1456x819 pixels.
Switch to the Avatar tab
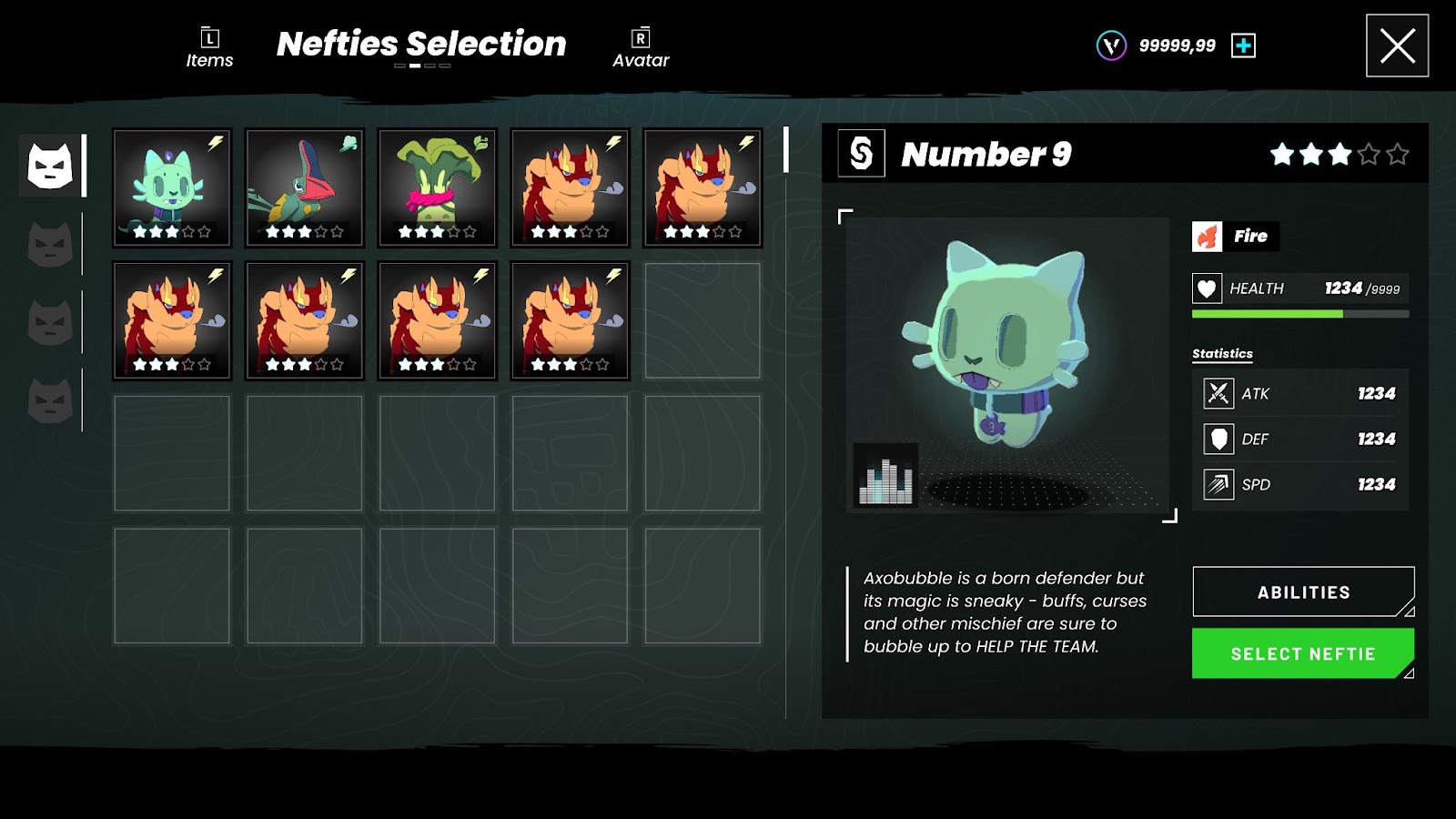[x=641, y=48]
